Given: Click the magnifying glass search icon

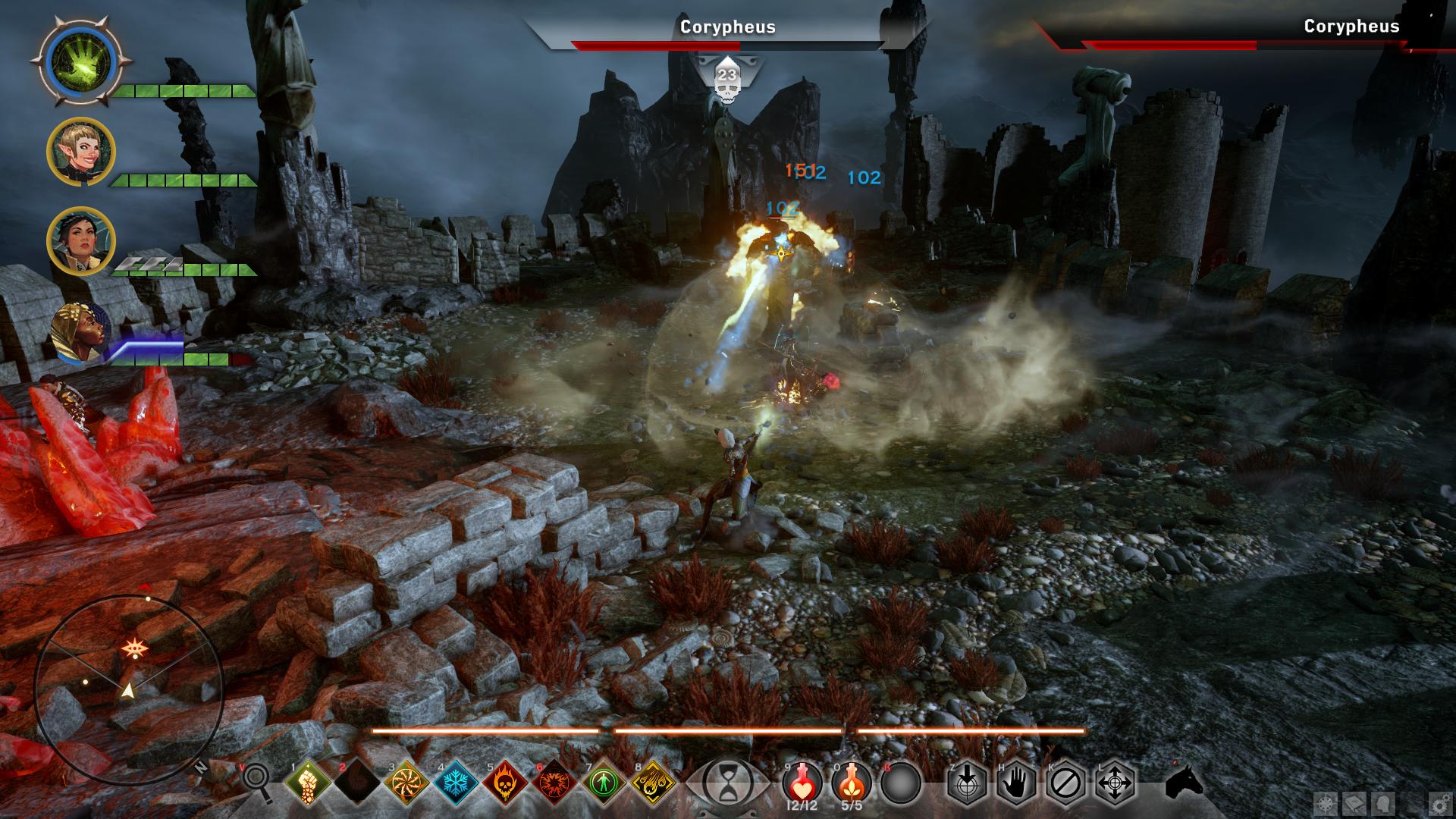Looking at the screenshot, I should [x=258, y=781].
